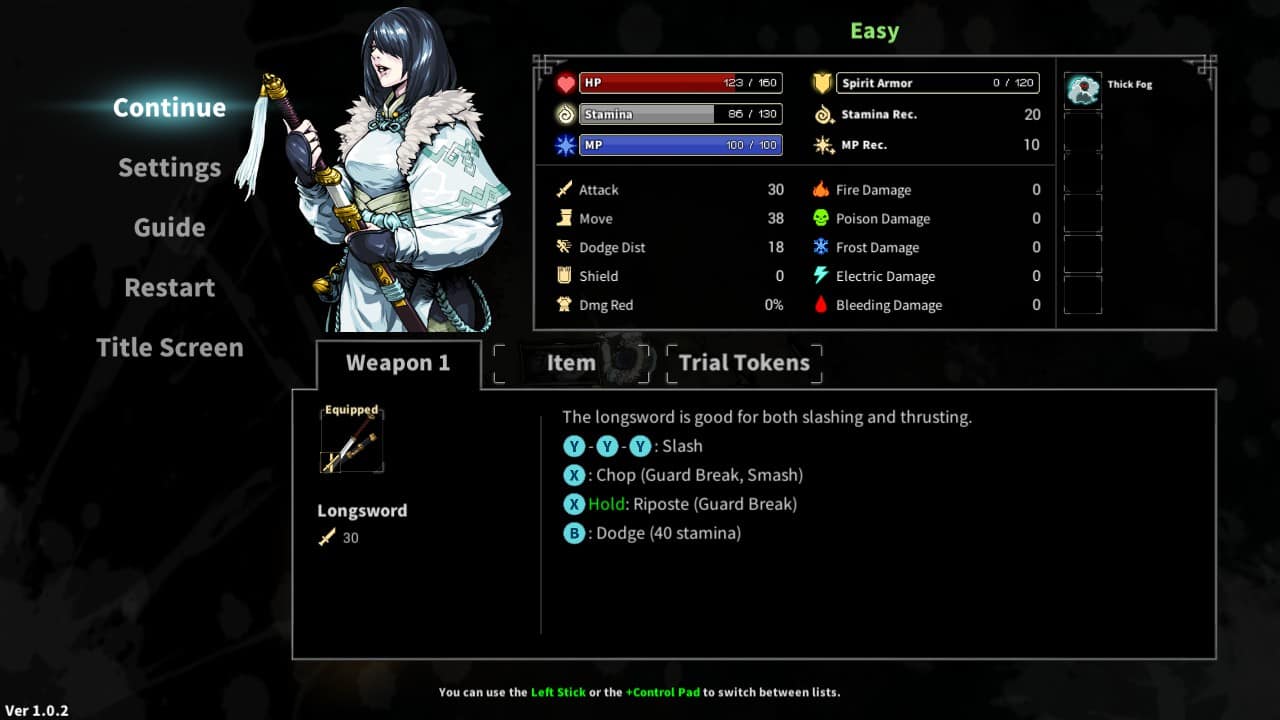Click the Dmg Red crown icon
Screen dimensions: 1280x720
566,305
